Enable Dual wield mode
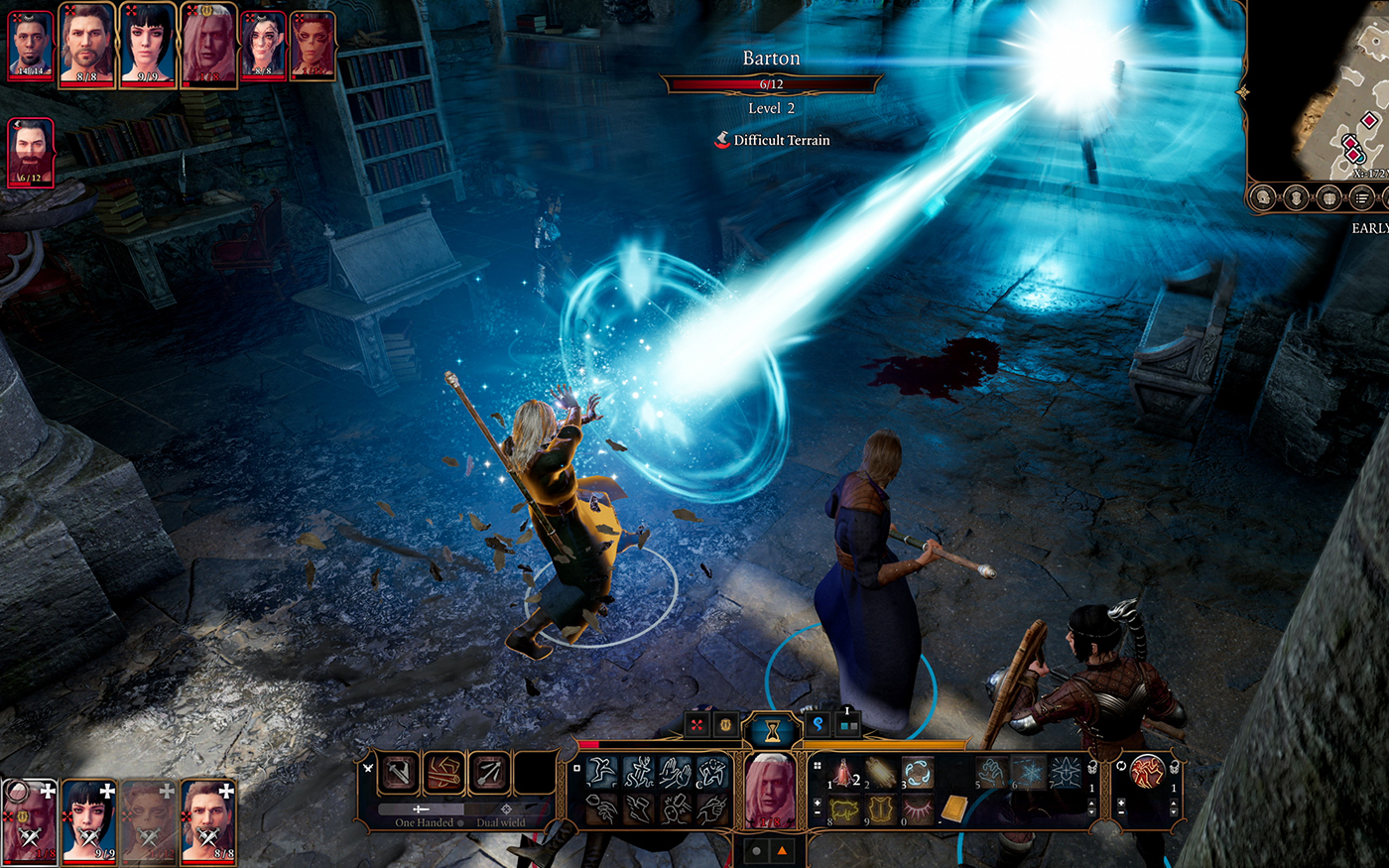This screenshot has height=868, width=1389. 501,822
